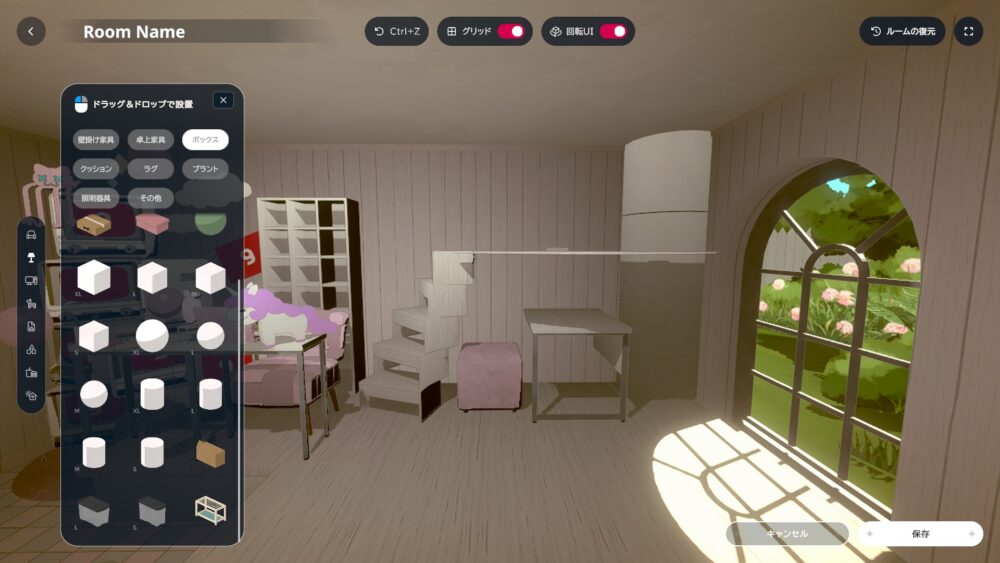Pick the XL white sphere item

tap(152, 336)
